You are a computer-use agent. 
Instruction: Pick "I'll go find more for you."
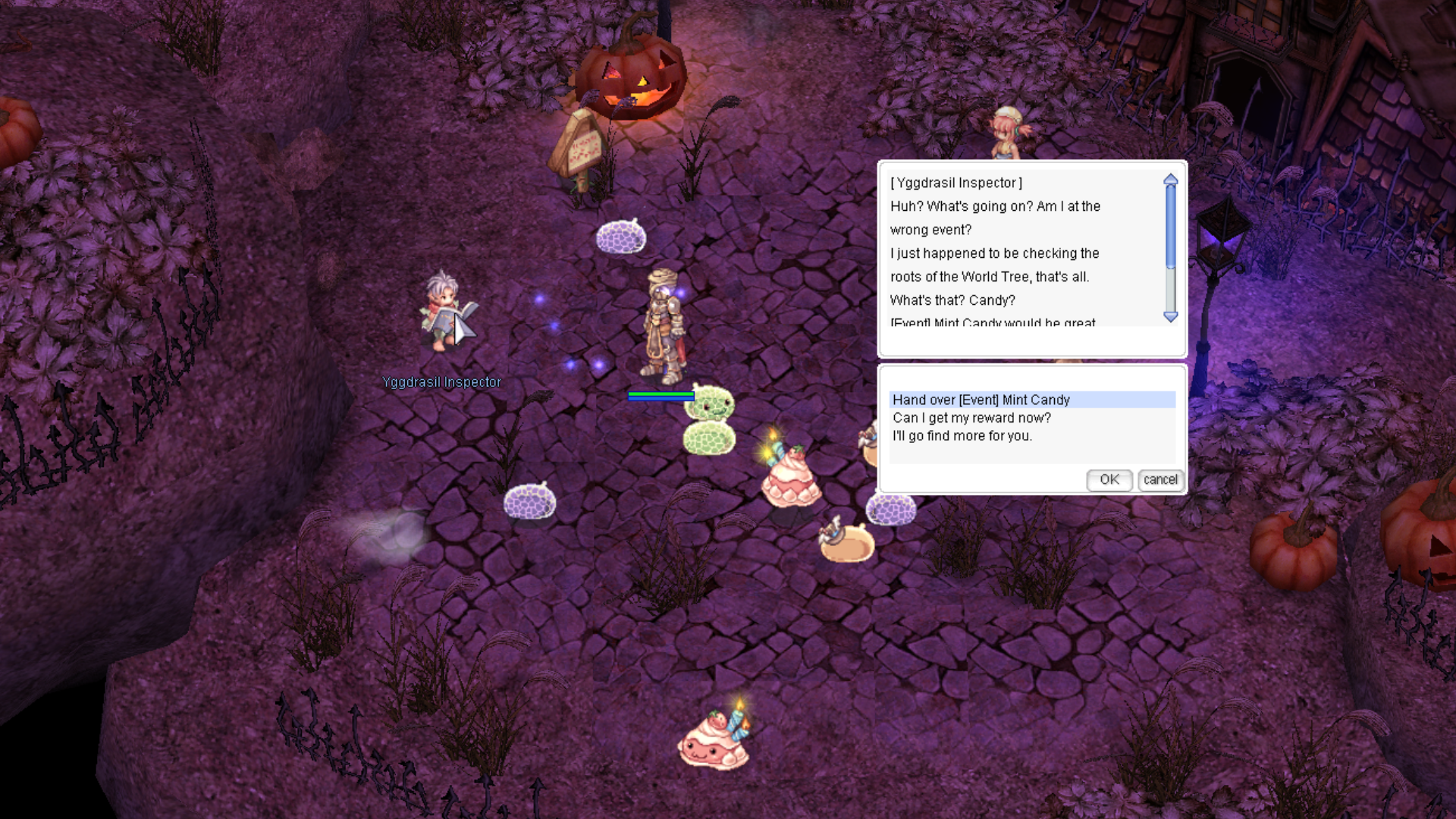[962, 436]
